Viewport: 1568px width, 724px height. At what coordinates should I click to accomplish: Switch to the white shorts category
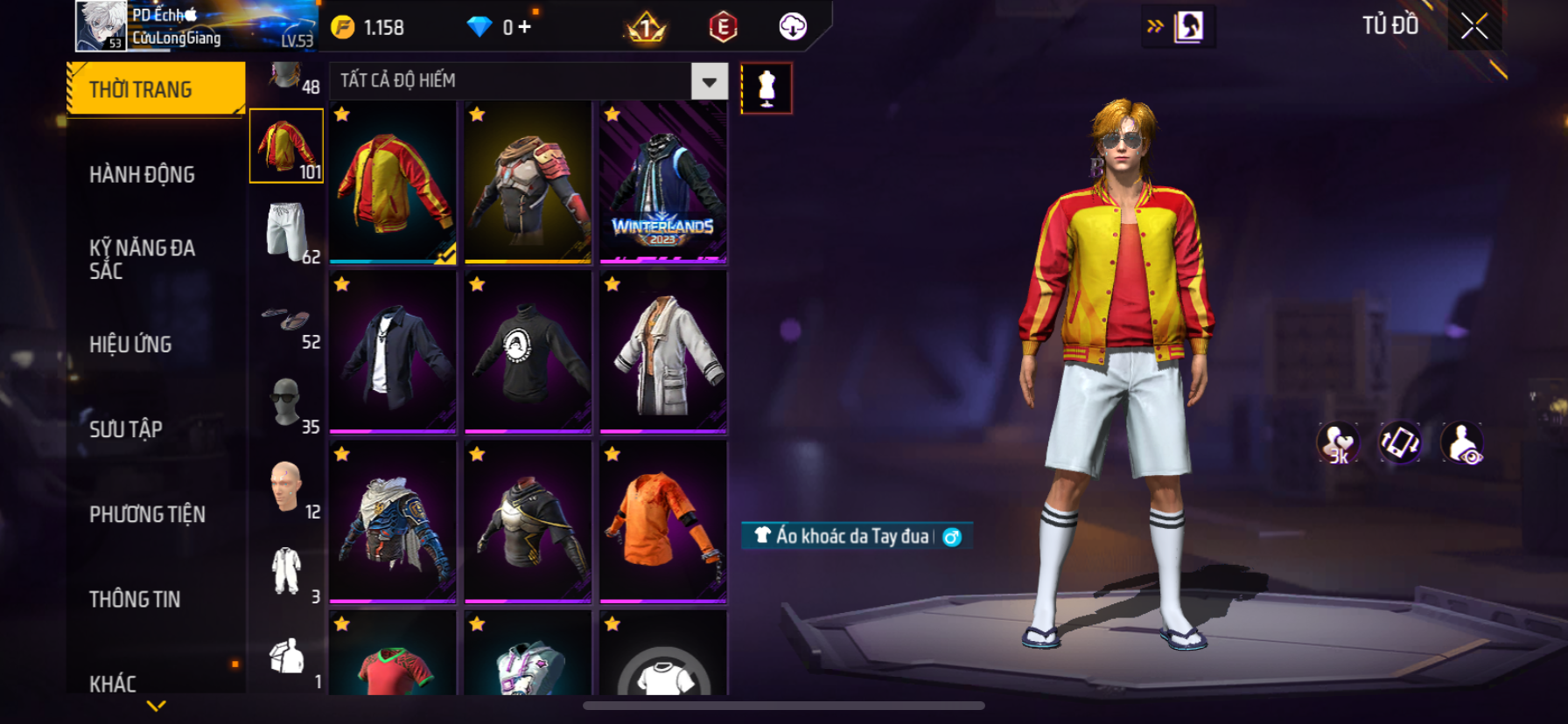pyautogui.click(x=287, y=232)
